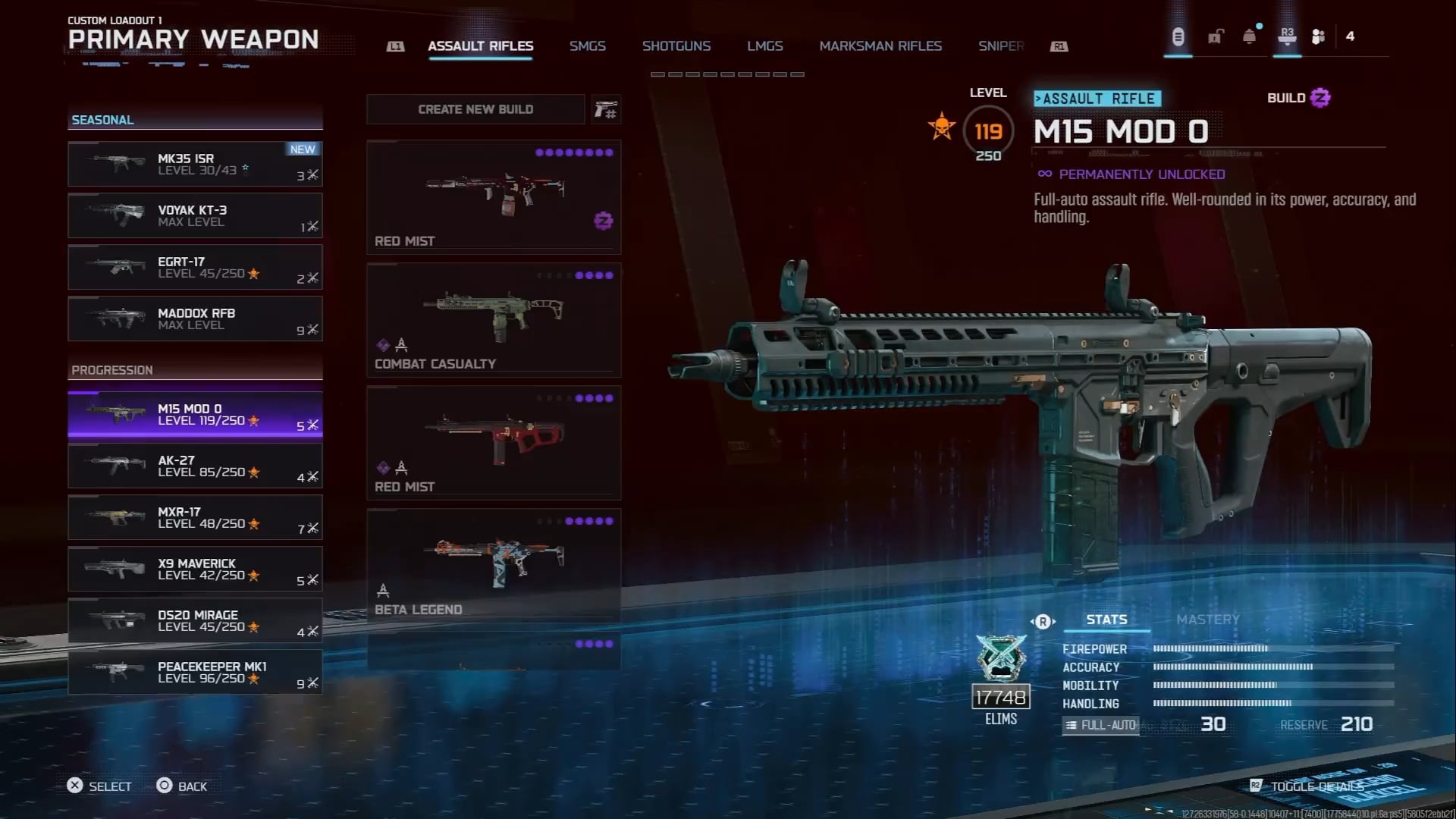This screenshot has width=1456, height=819.
Task: Choose the X9 Maverick rifle
Action: click(195, 569)
